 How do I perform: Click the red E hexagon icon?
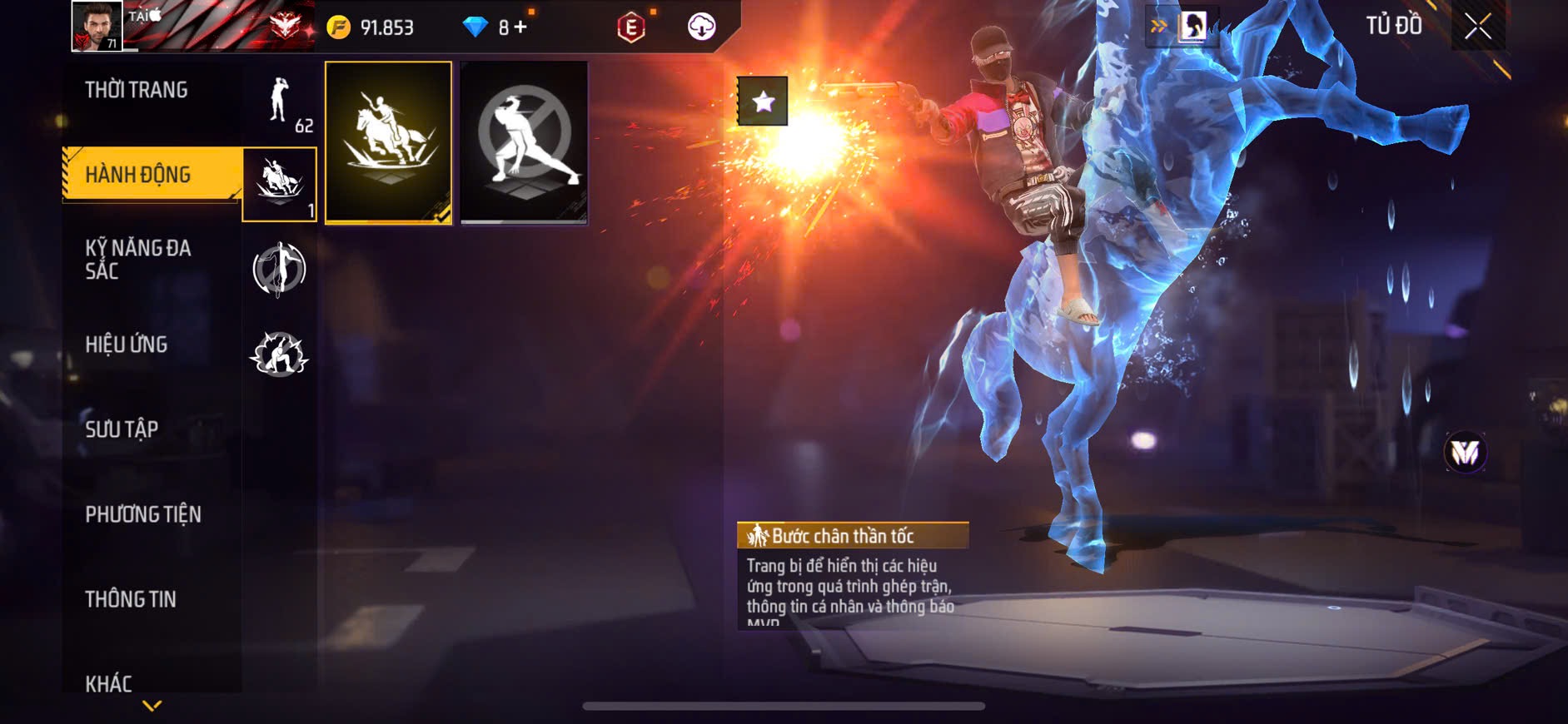pos(631,27)
